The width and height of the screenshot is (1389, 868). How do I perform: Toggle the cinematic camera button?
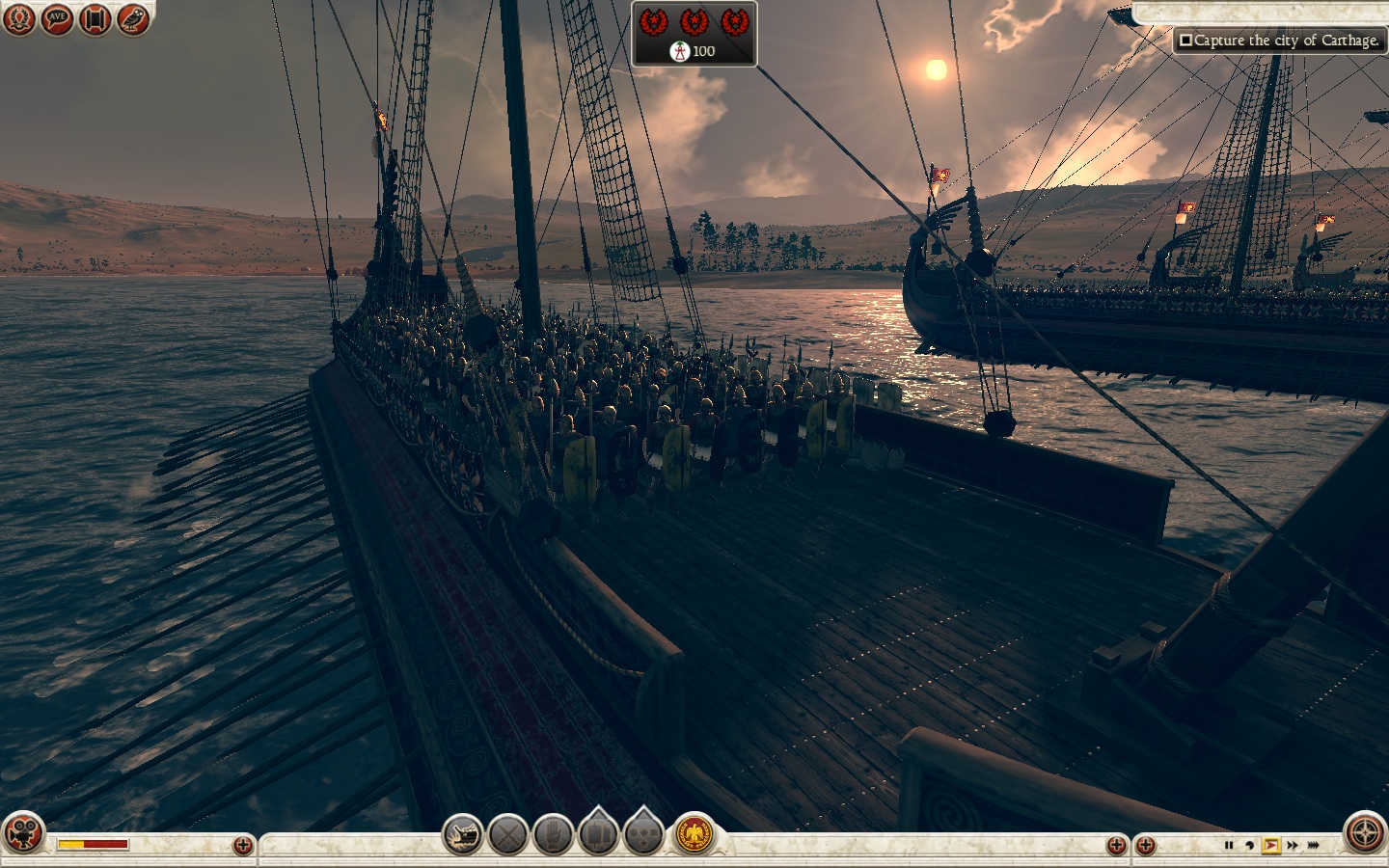click(x=24, y=834)
